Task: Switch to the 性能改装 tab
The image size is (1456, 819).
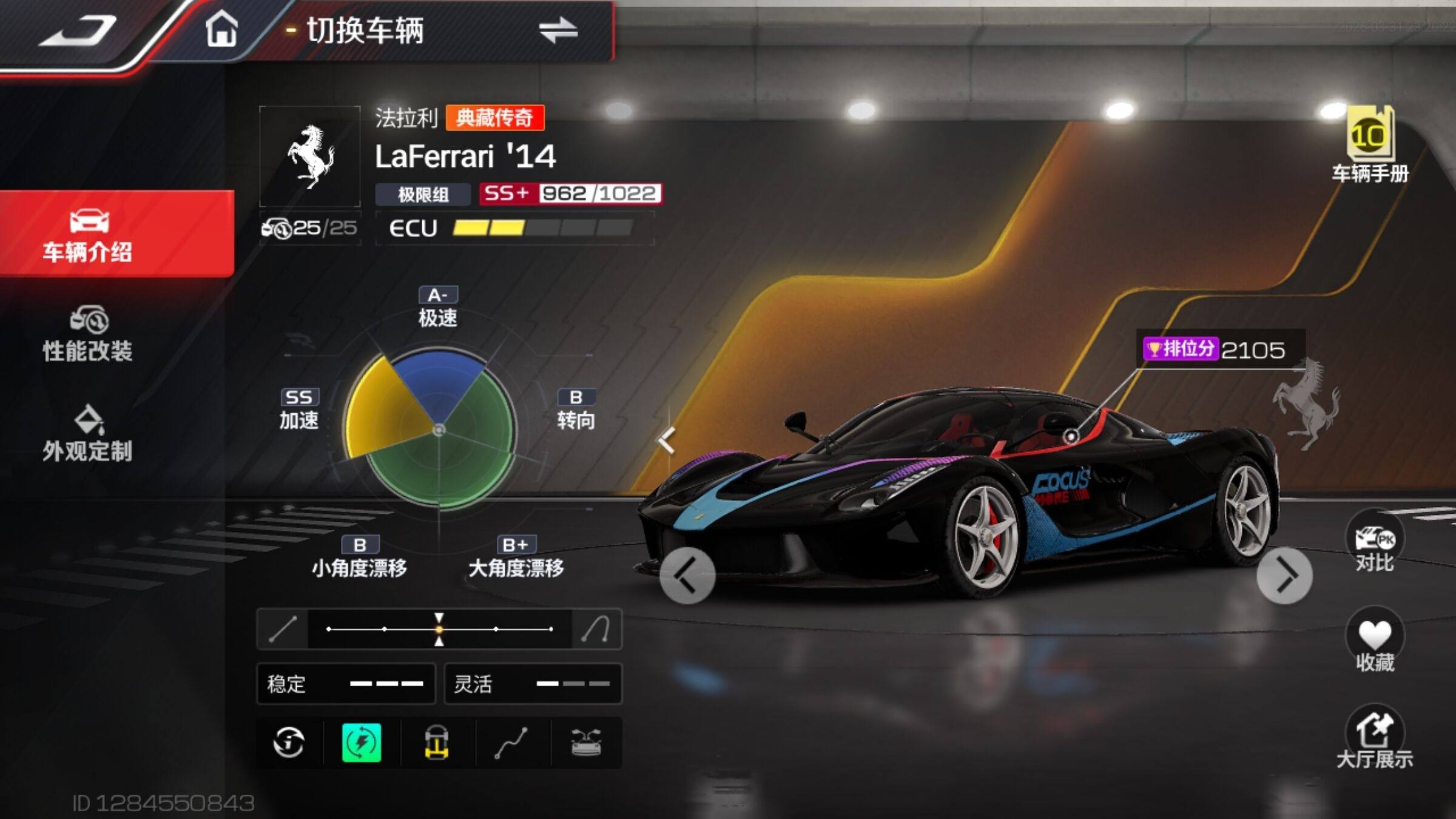Action: (88, 335)
